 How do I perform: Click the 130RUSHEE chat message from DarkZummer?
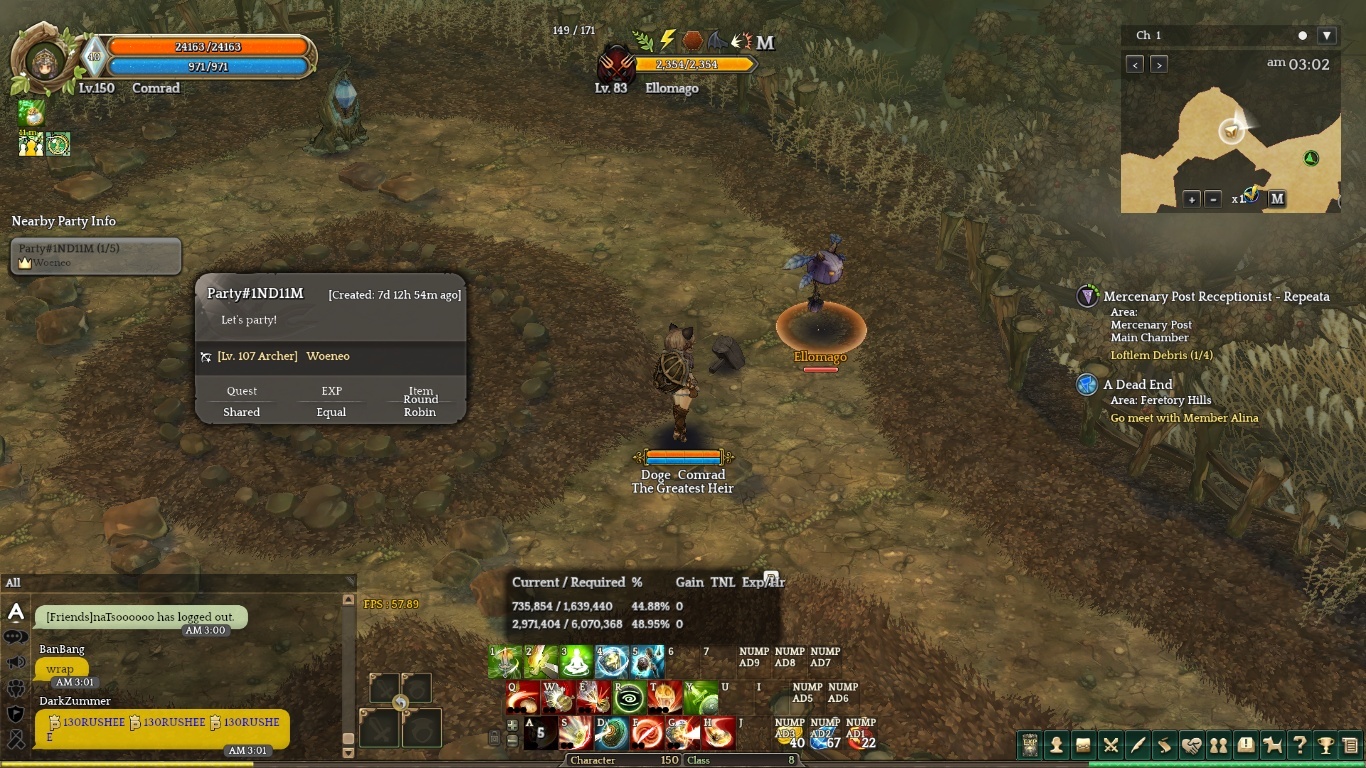(x=162, y=728)
